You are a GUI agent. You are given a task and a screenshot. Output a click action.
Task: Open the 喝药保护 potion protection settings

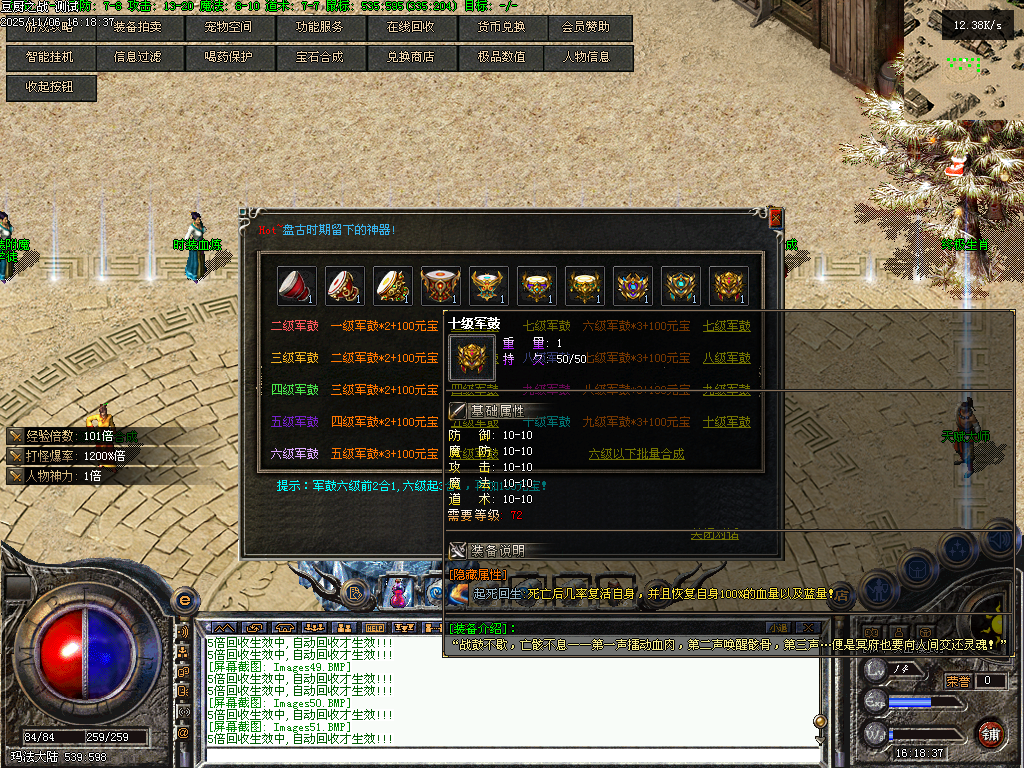(229, 57)
